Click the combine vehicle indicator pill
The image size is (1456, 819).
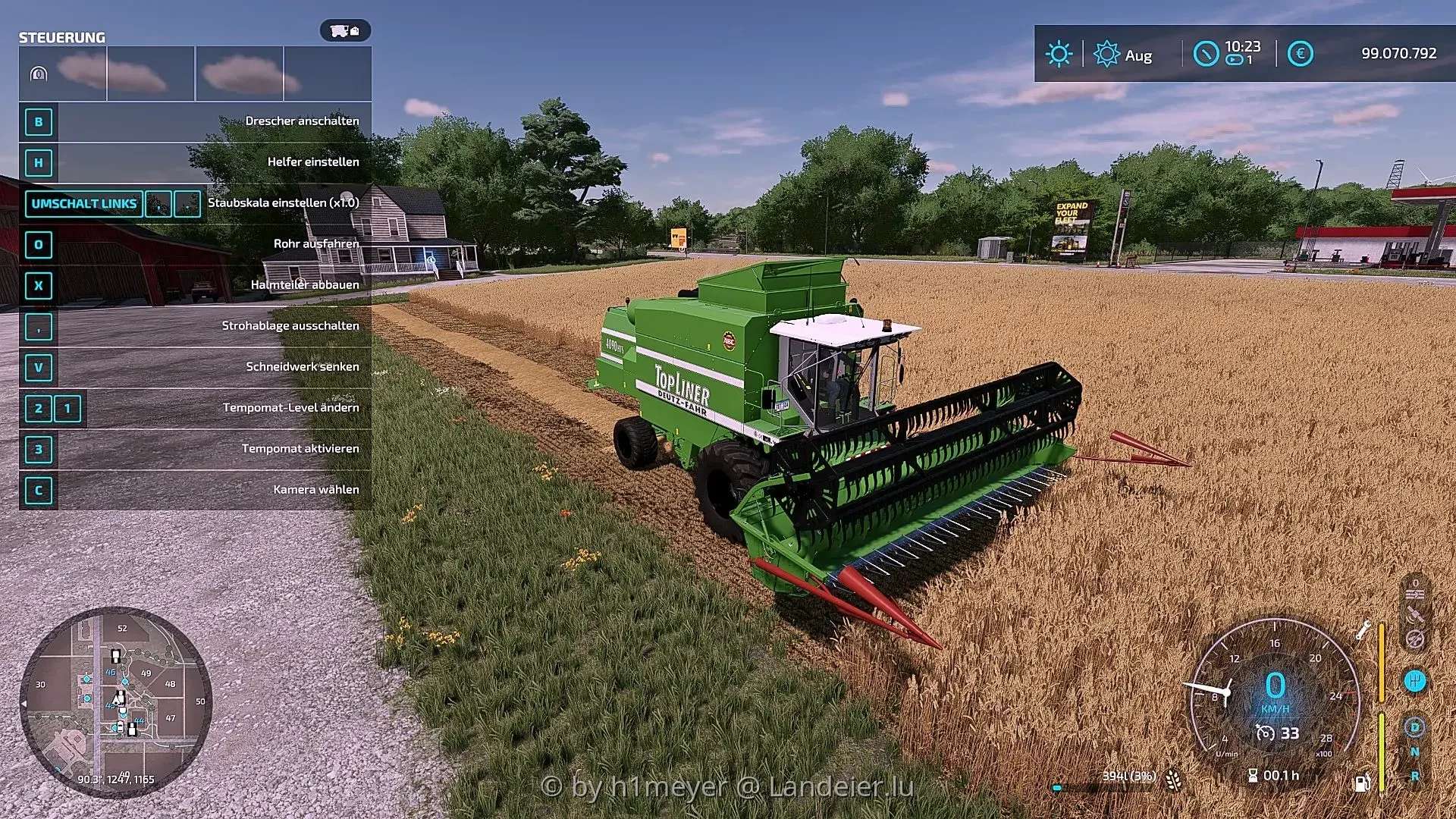click(345, 30)
